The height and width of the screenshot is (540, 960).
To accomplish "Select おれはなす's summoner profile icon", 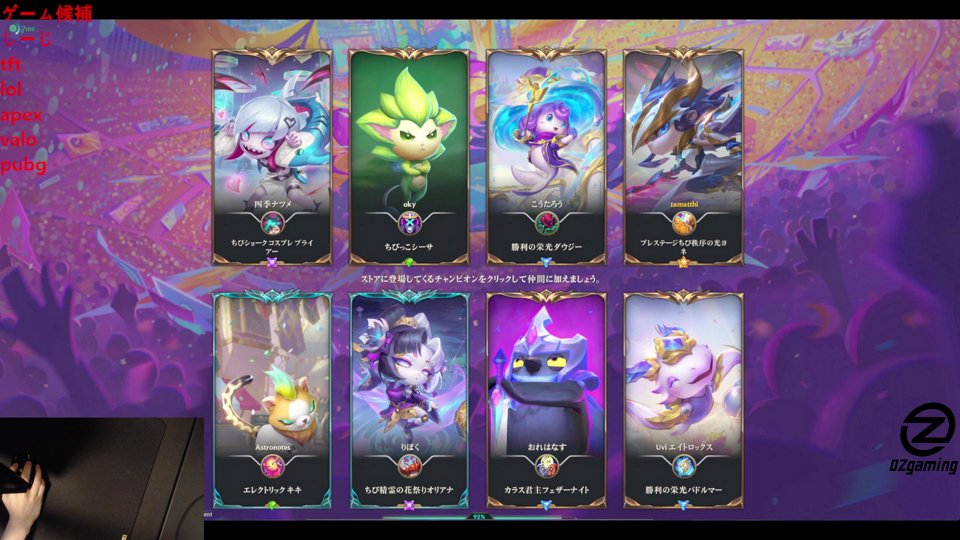I will click(x=546, y=466).
